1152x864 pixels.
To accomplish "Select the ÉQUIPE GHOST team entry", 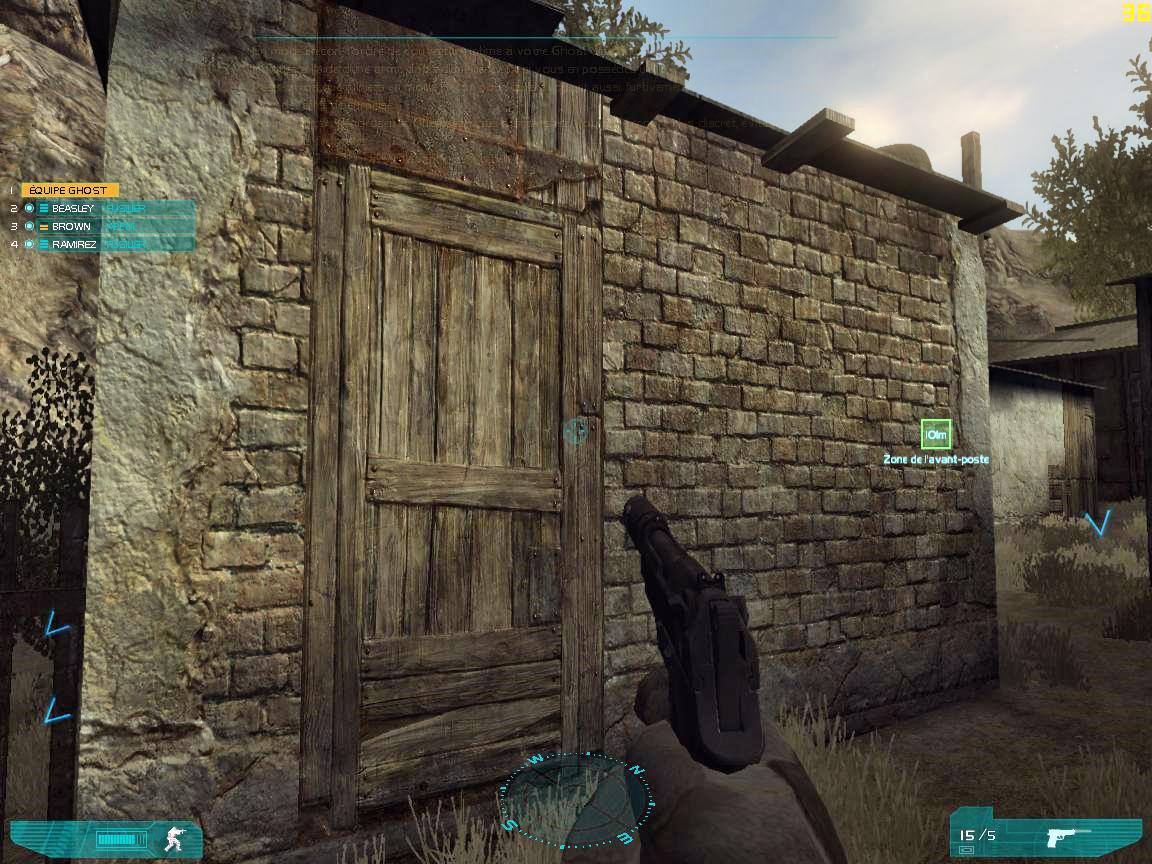I will (x=69, y=190).
